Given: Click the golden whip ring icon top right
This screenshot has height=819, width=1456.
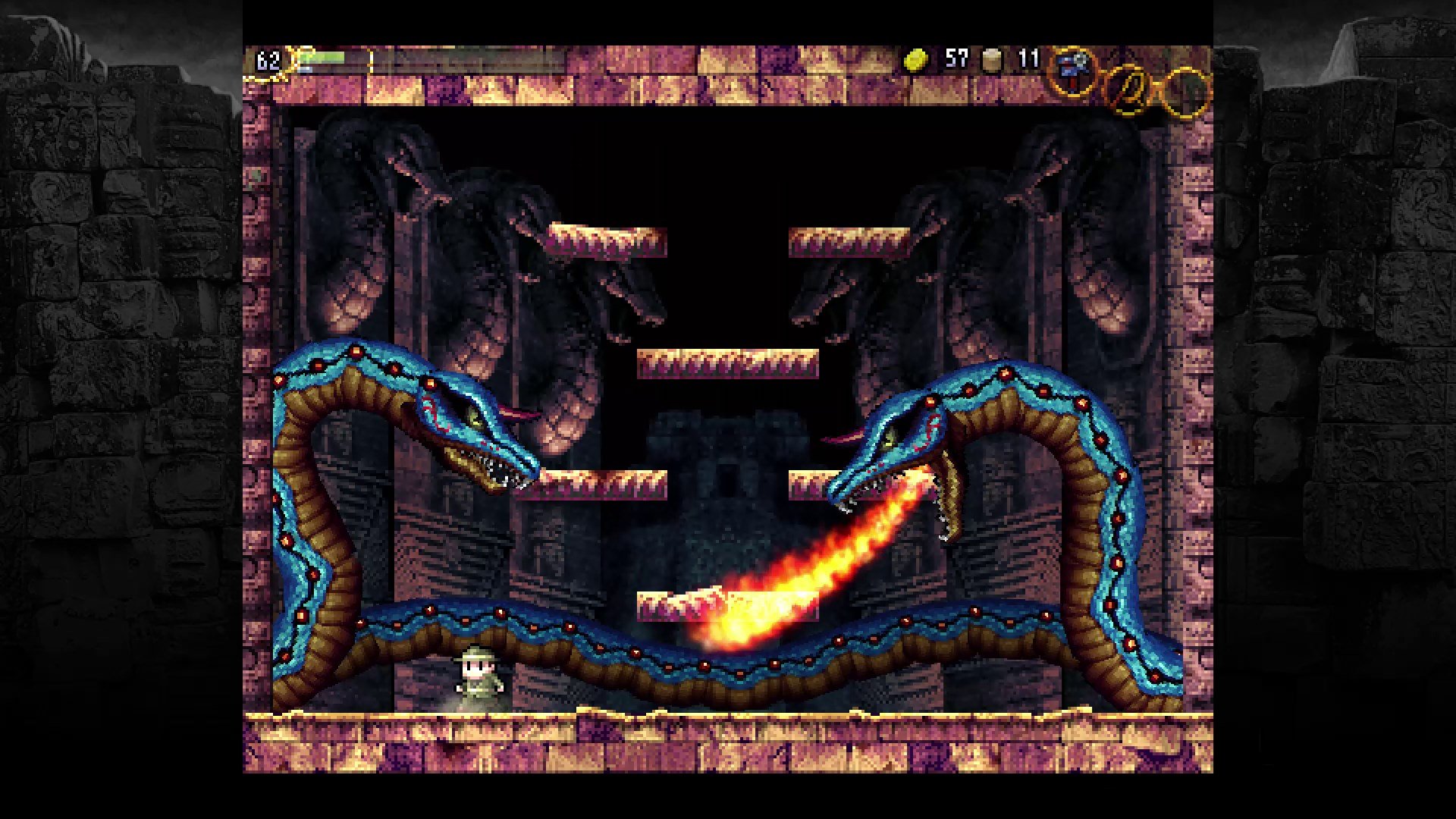Looking at the screenshot, I should (1130, 89).
